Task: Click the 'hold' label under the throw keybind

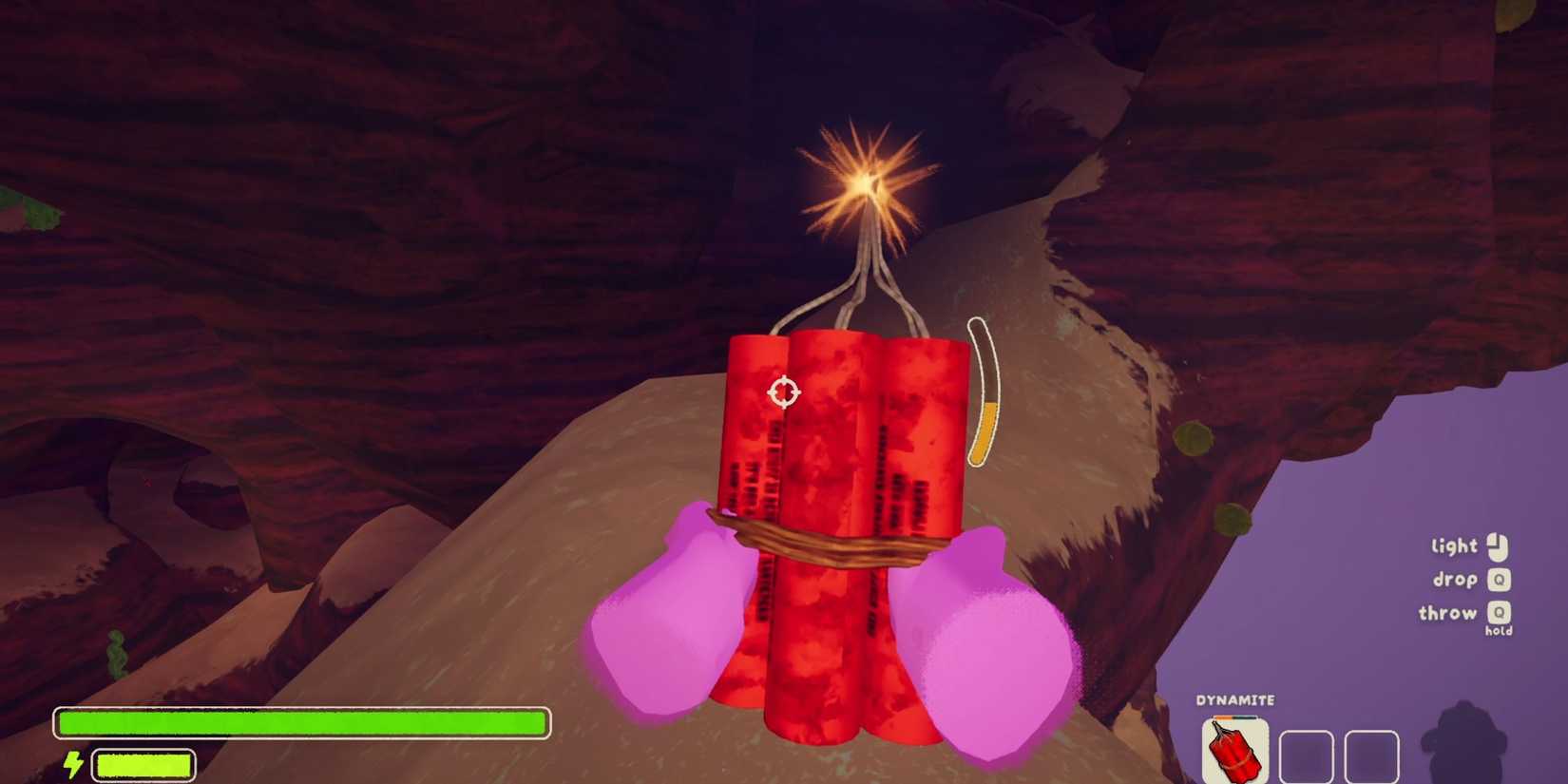Action: 1499,630
